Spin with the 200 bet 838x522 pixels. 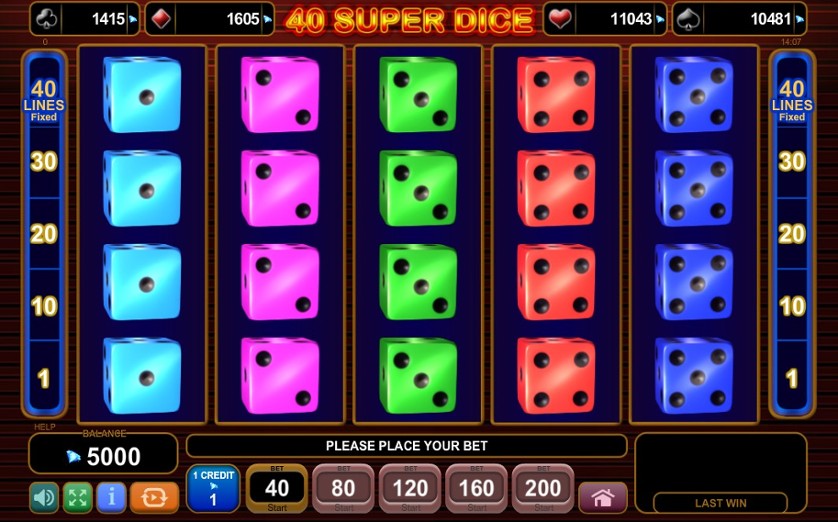pos(543,488)
